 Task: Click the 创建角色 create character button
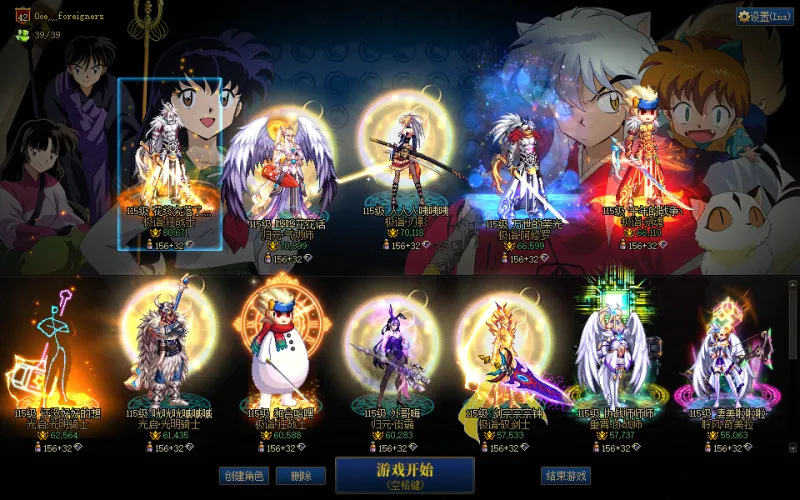coord(244,476)
